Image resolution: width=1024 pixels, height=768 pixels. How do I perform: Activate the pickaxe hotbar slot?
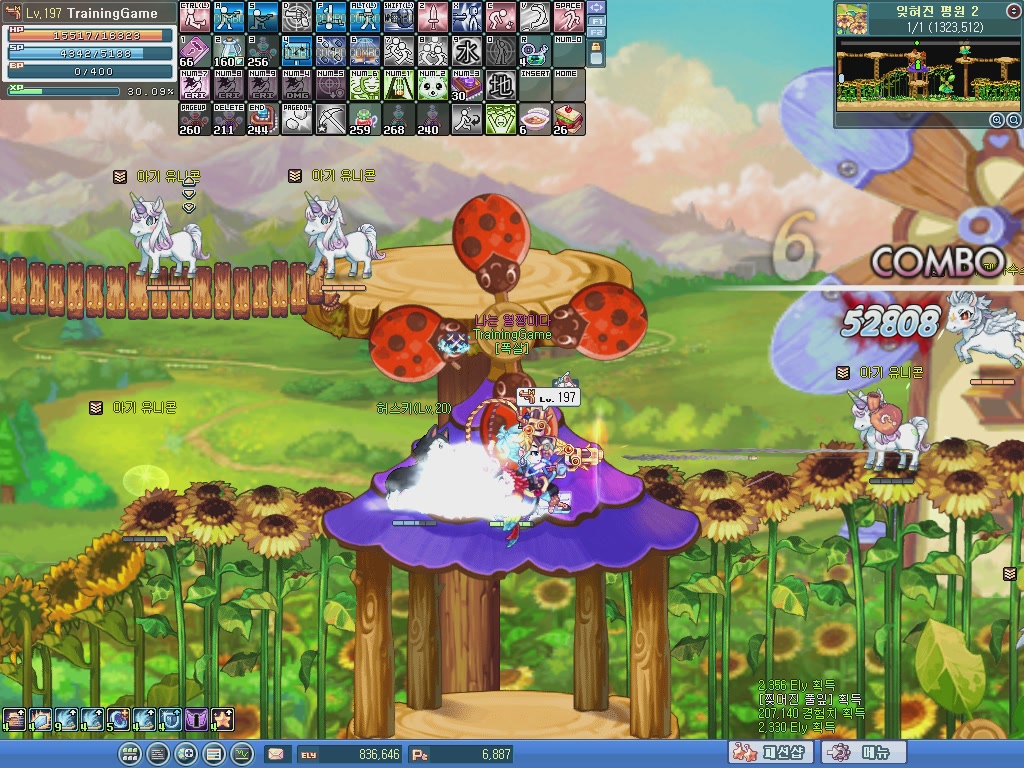[x=330, y=118]
